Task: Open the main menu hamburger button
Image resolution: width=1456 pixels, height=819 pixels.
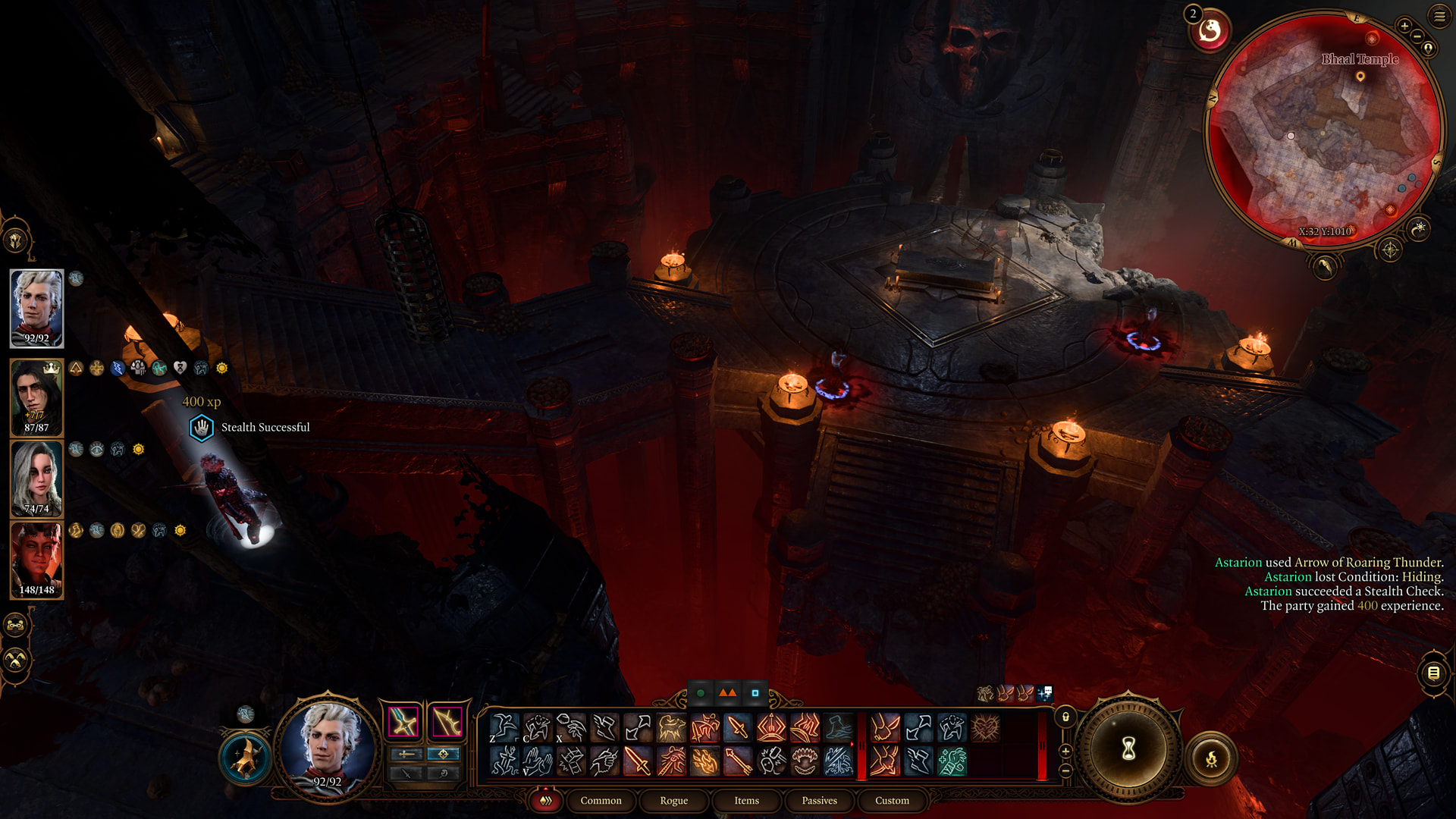Action: [x=1439, y=16]
